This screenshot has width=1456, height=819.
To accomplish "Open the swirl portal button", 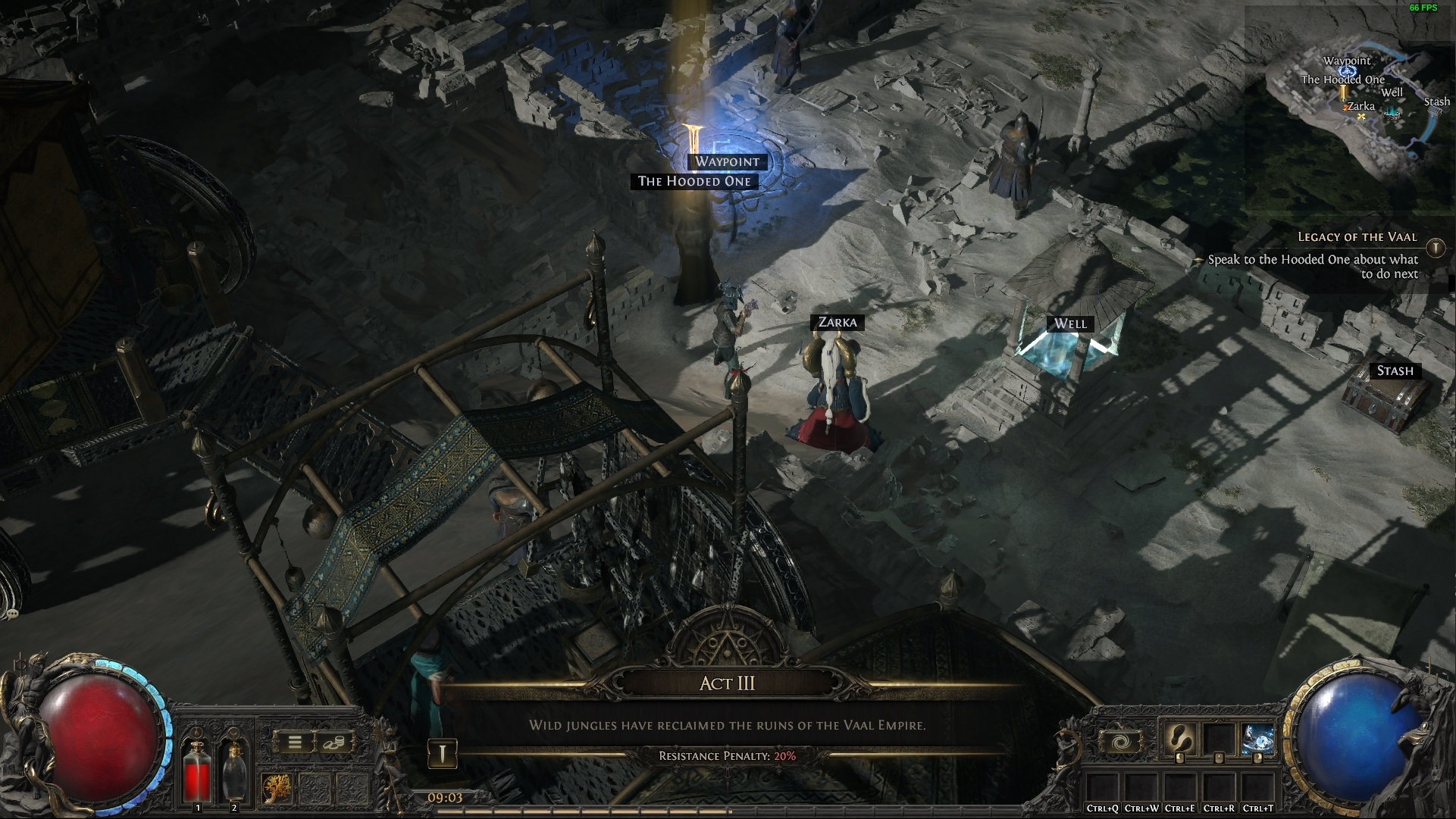I will pos(1119,741).
